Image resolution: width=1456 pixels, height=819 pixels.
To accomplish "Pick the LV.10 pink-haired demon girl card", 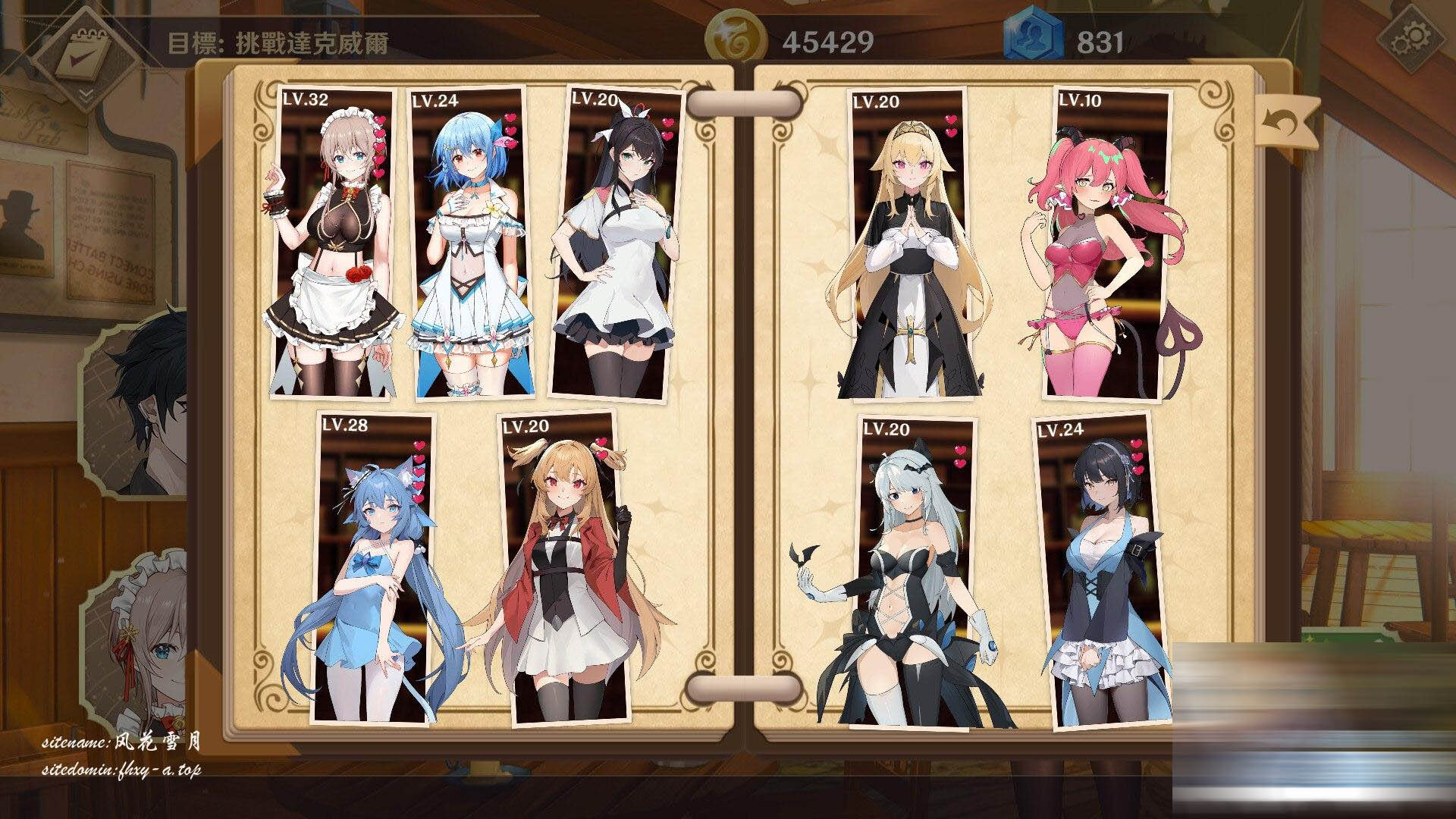I will 1107,243.
